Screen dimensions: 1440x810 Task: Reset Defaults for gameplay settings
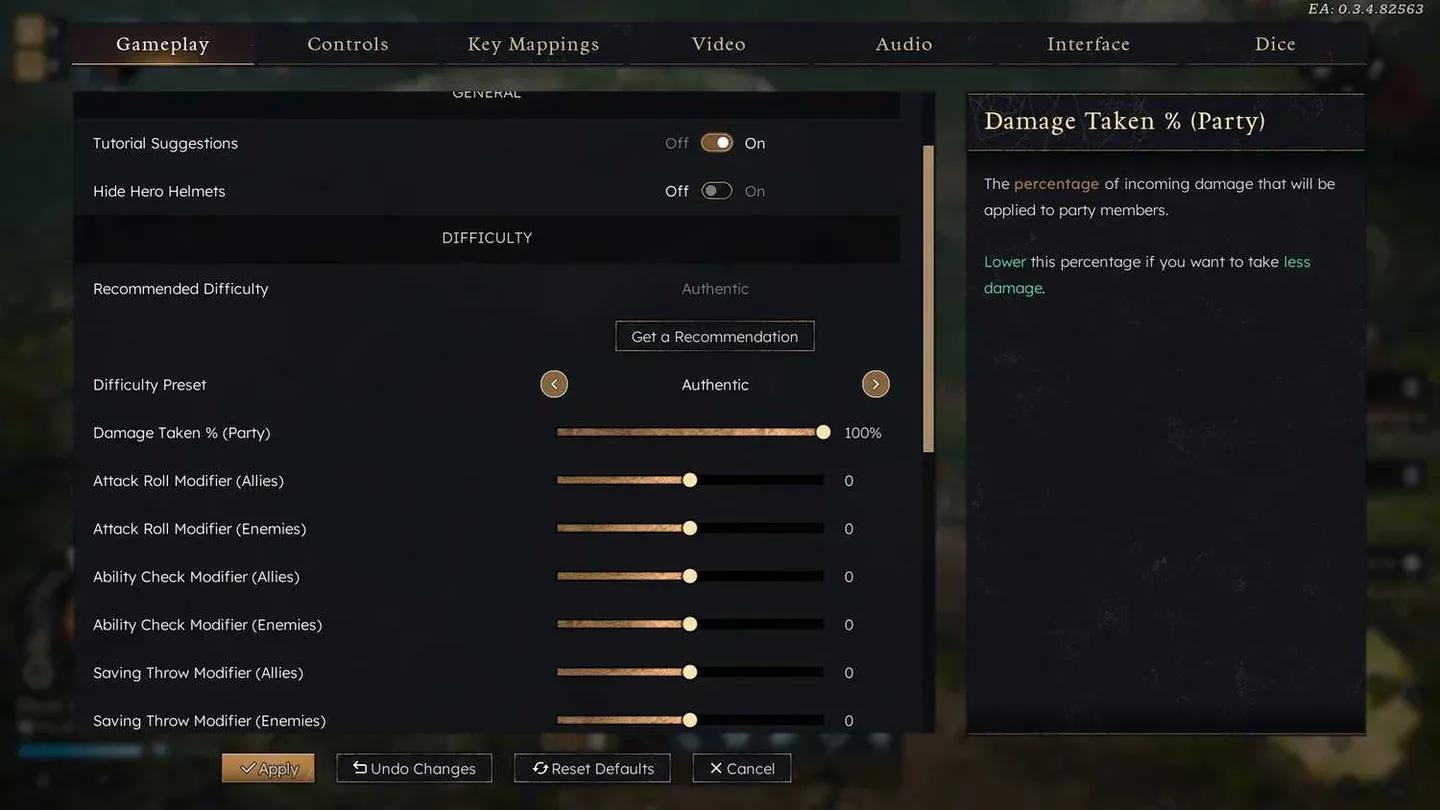[x=592, y=768]
